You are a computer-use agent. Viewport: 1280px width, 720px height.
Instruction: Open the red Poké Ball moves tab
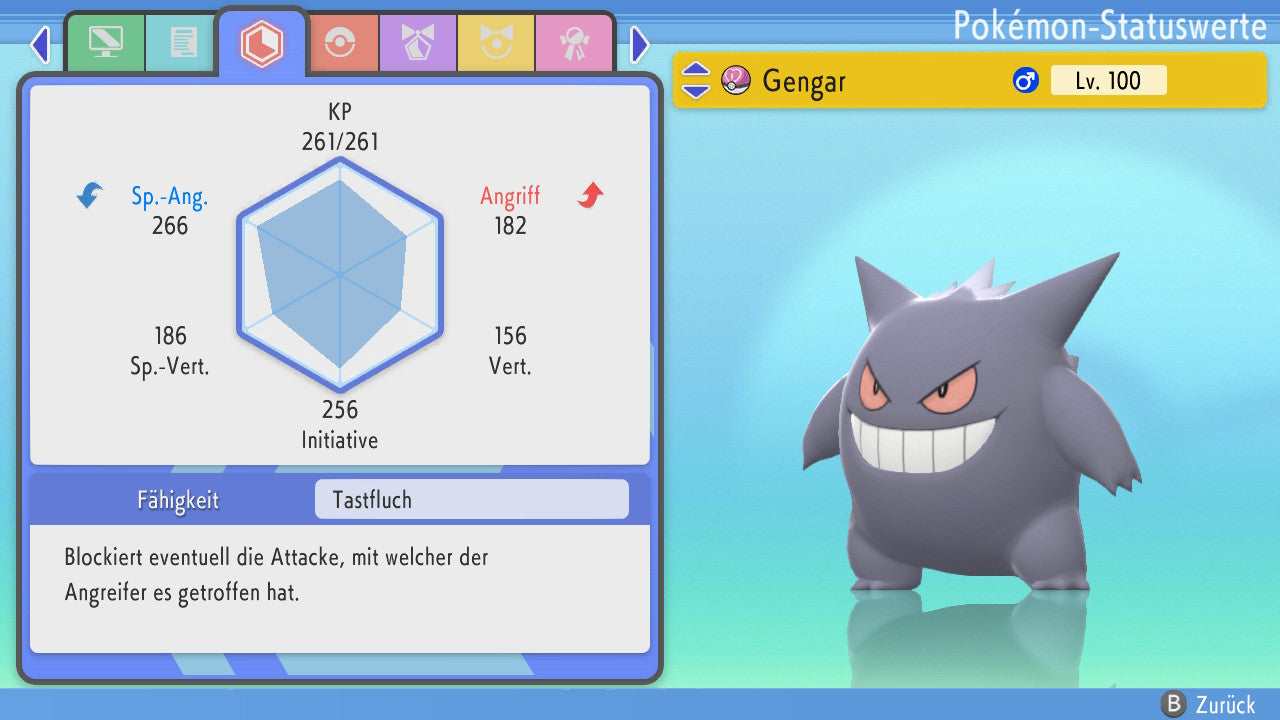340,43
